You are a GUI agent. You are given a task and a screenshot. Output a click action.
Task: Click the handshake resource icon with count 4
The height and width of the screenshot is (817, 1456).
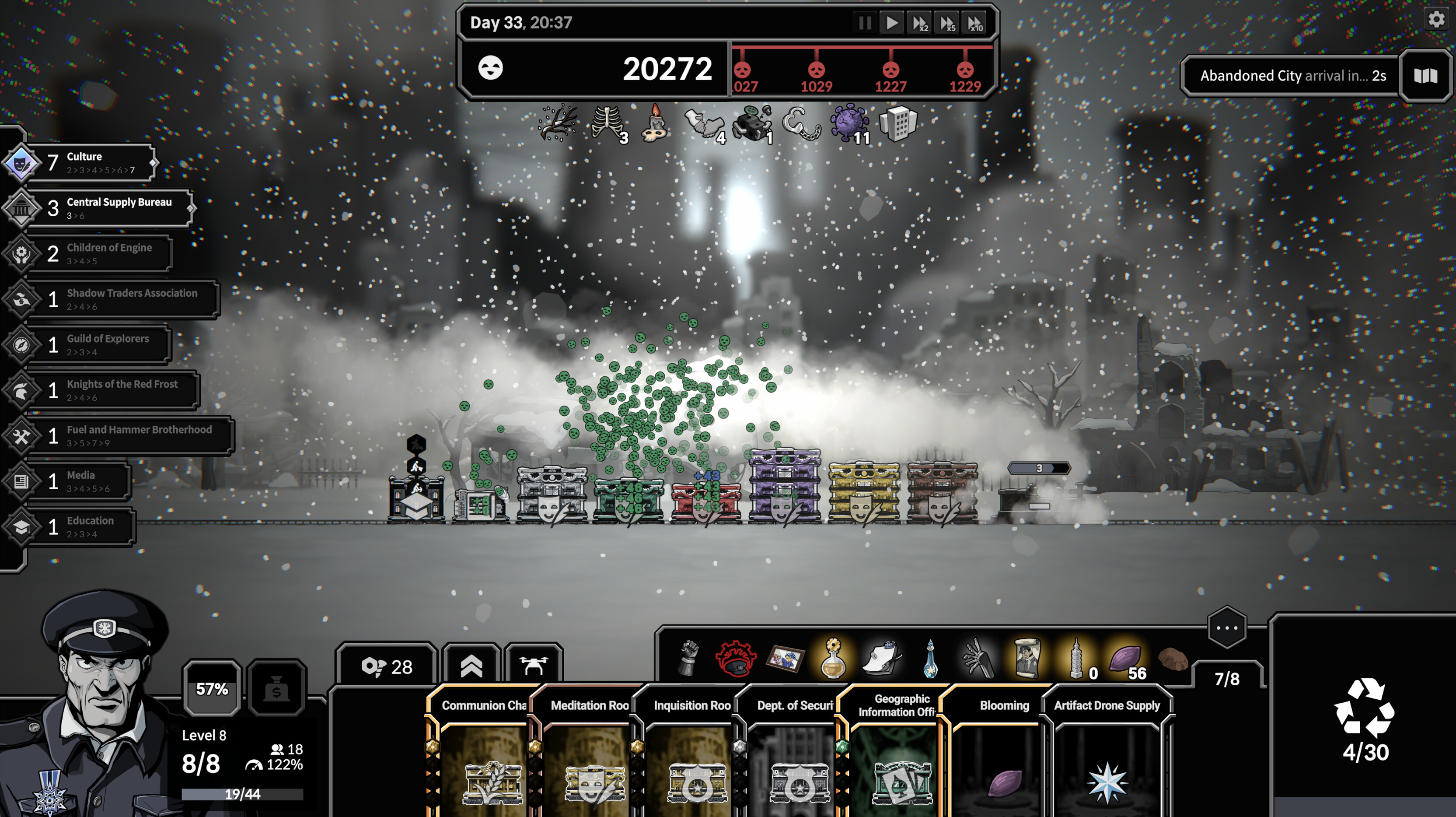click(705, 123)
